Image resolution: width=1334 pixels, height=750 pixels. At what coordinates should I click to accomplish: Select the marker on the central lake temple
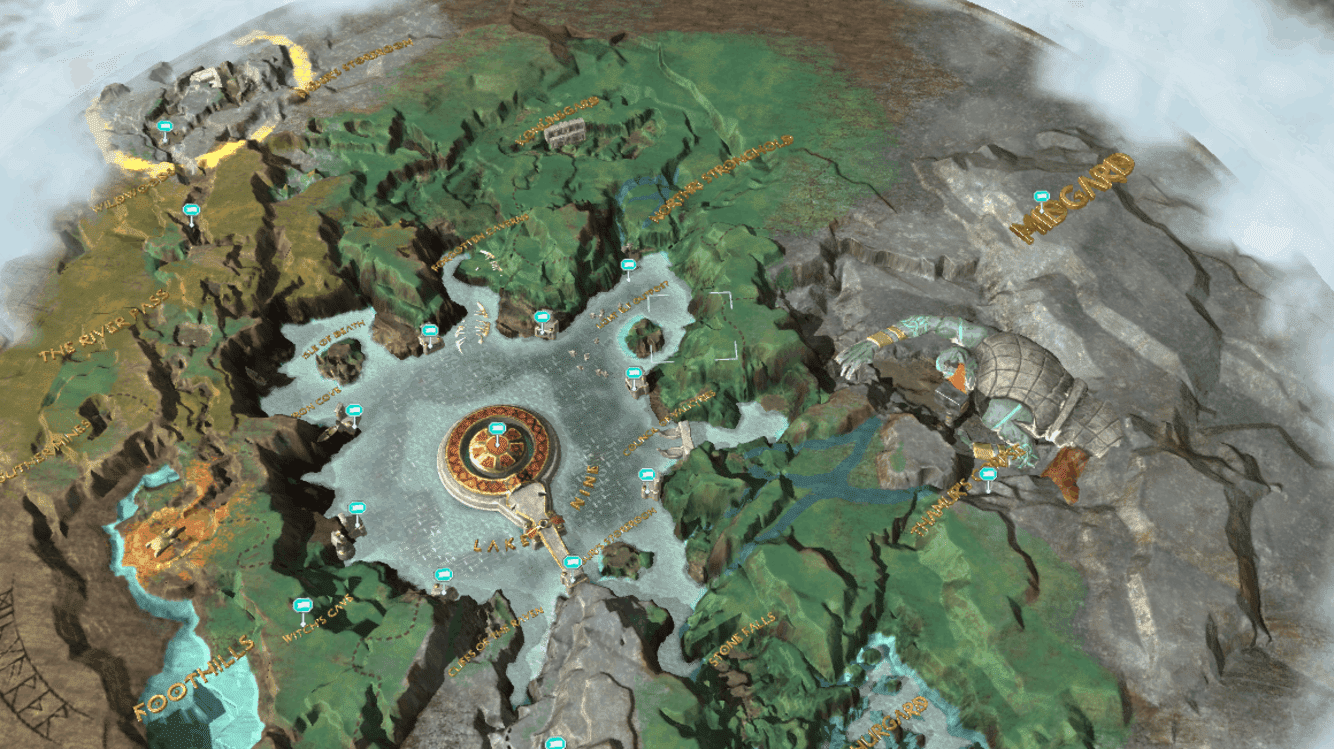497,429
